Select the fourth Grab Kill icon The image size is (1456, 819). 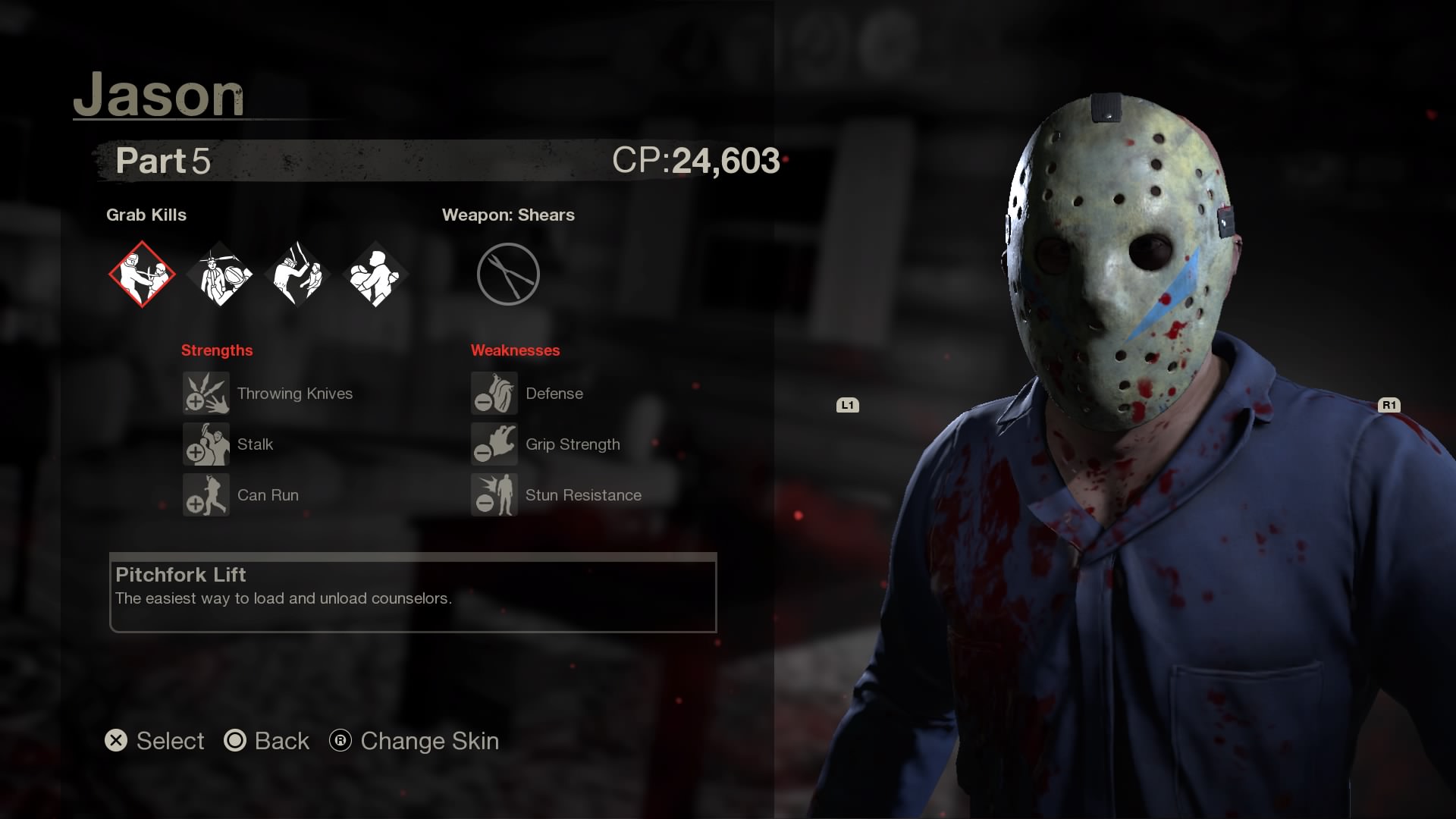(375, 275)
